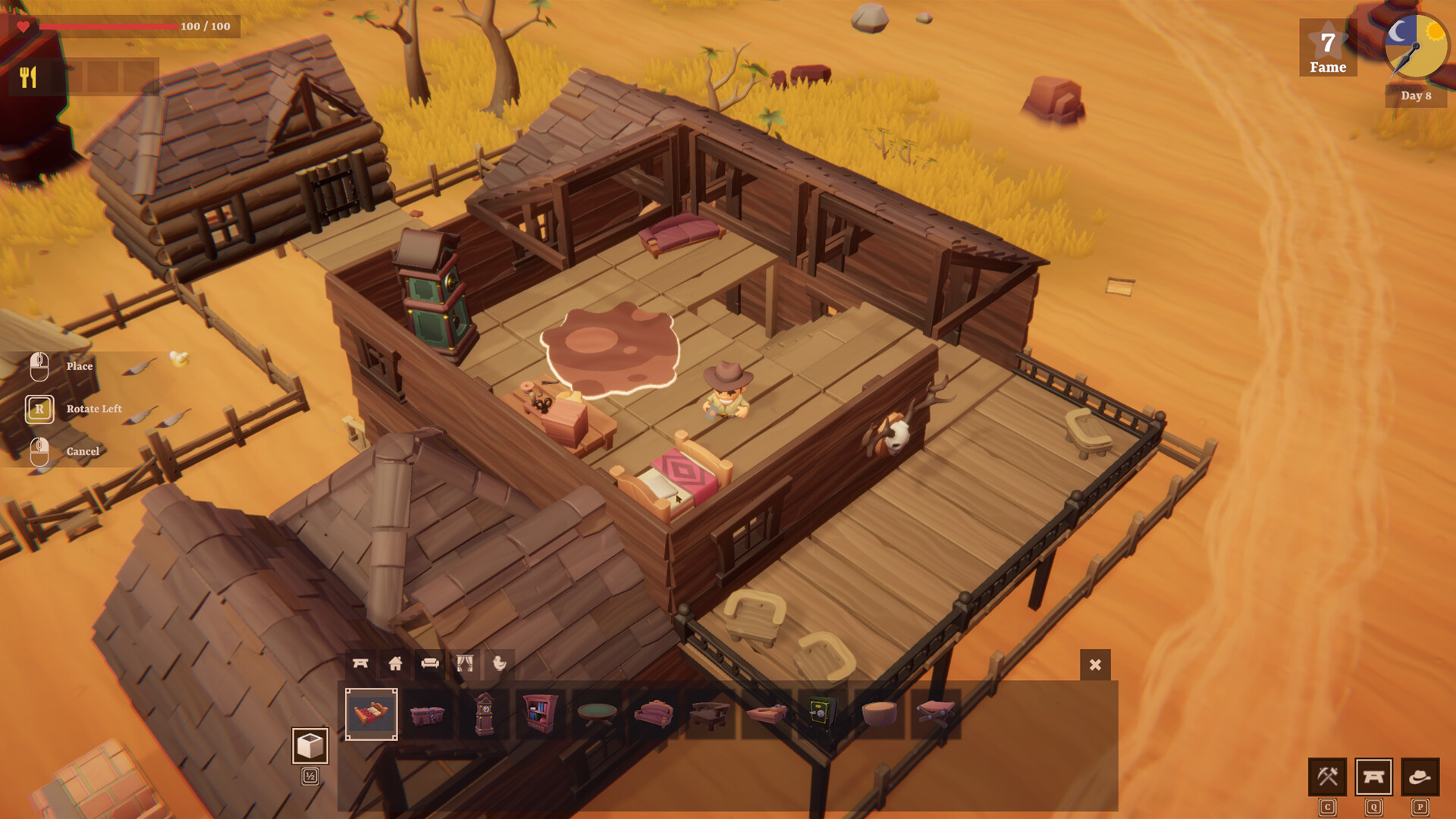Open the crafting menu via crossed pickaxes icon
Screen dimensions: 1456x819
pyautogui.click(x=1327, y=776)
